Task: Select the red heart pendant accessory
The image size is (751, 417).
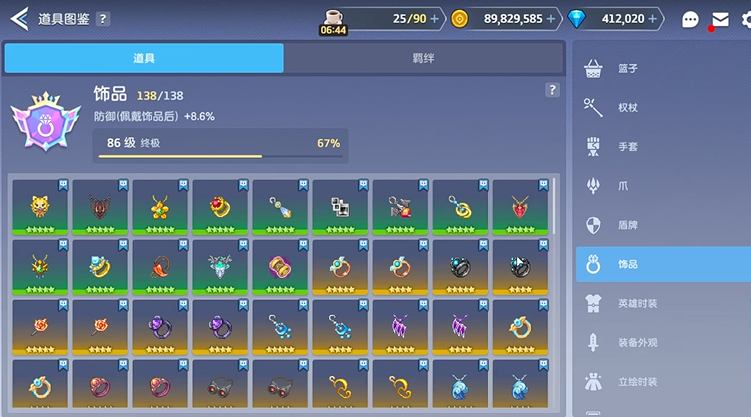Action: coord(520,207)
